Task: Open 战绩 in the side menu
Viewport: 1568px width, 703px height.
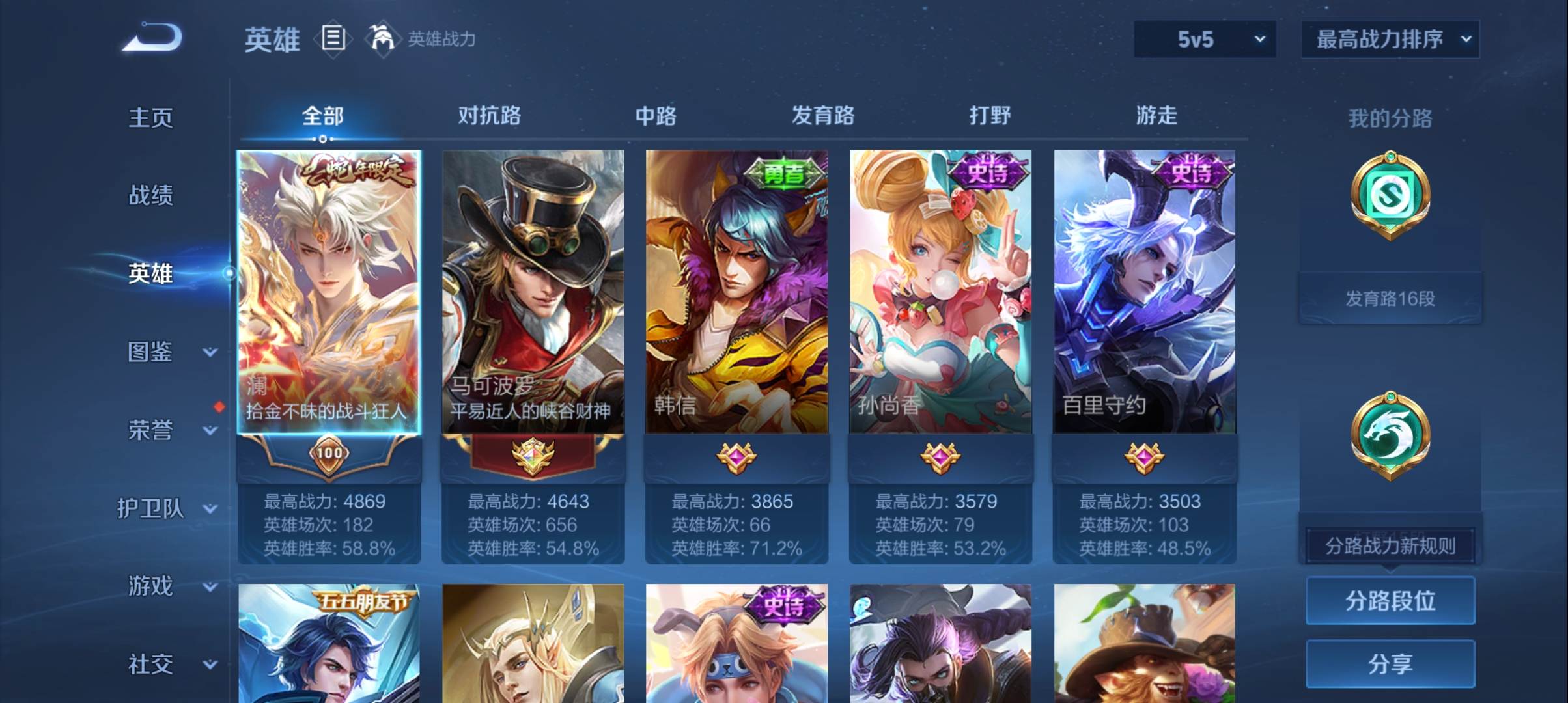Action: pos(150,195)
